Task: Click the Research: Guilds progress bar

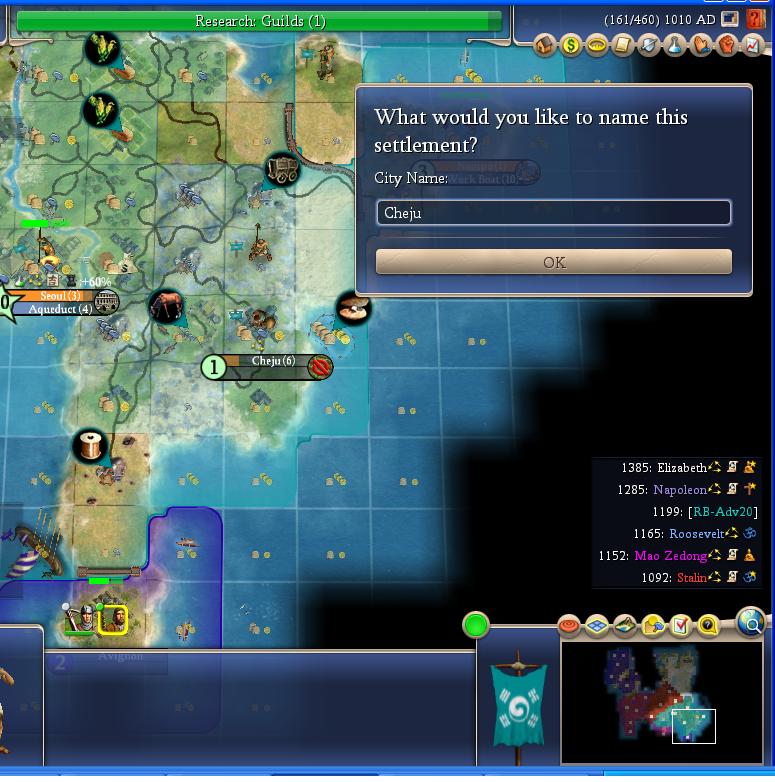Action: click(260, 21)
